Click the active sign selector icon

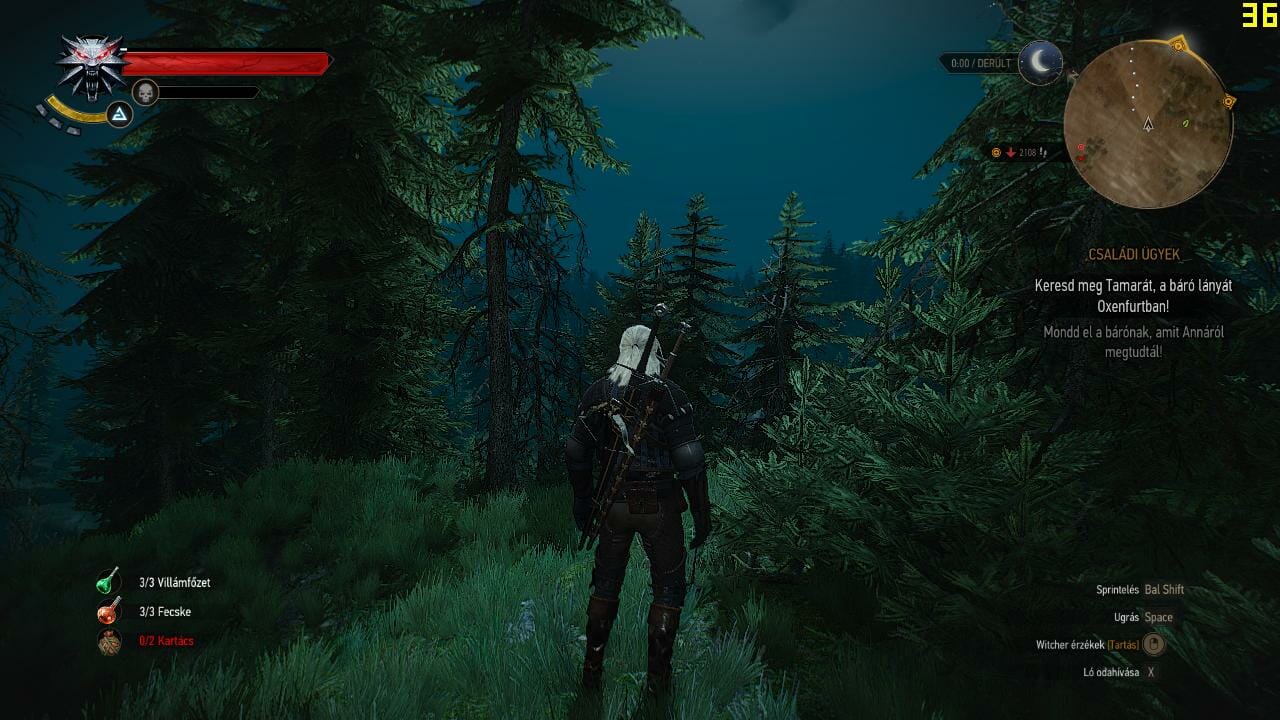[x=120, y=115]
